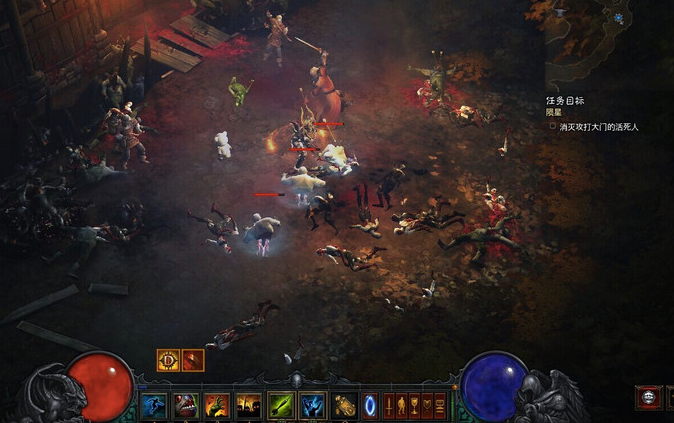Viewport: 674px width, 423px height.
Task: Open the minimap in the corner
Action: click(x=610, y=40)
